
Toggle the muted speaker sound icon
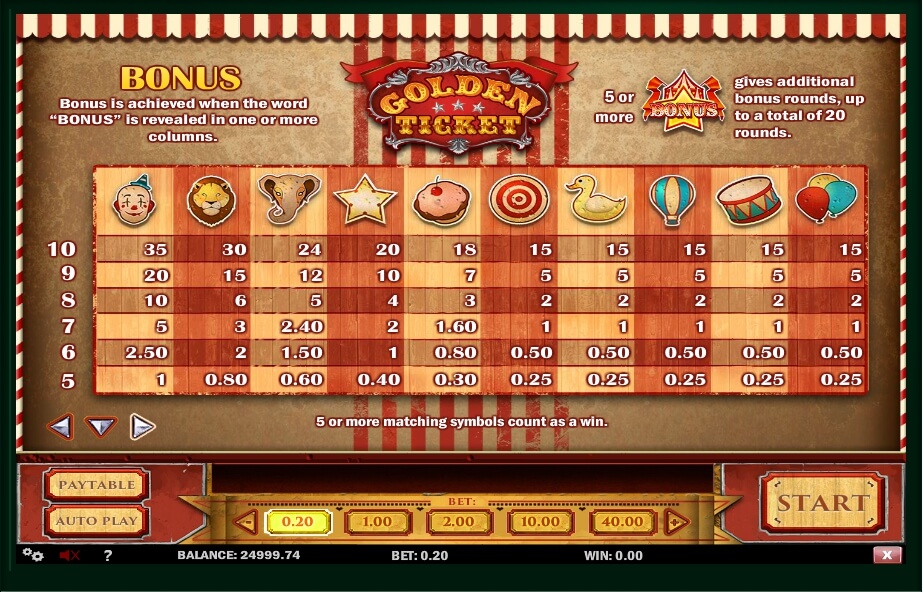(69, 555)
